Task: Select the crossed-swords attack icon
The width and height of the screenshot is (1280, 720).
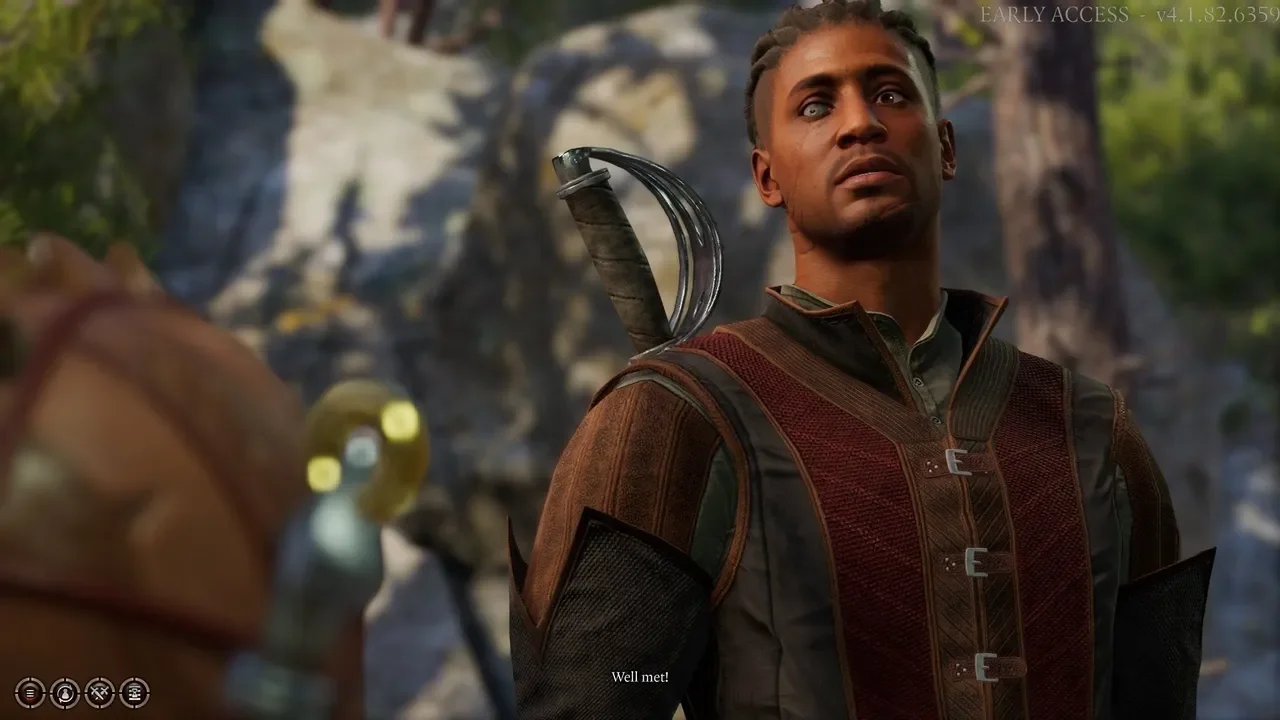Action: pyautogui.click(x=98, y=693)
